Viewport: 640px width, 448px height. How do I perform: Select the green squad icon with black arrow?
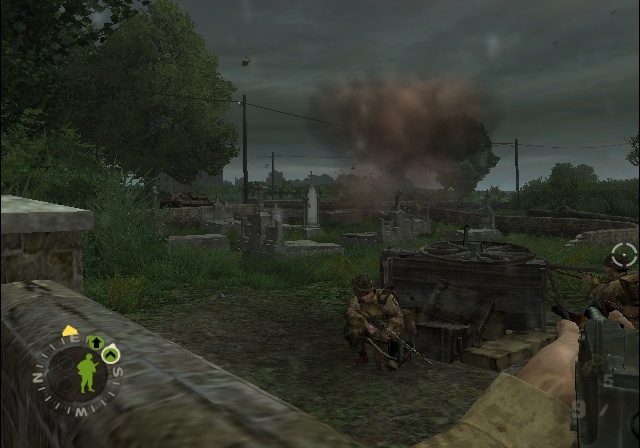pos(96,343)
